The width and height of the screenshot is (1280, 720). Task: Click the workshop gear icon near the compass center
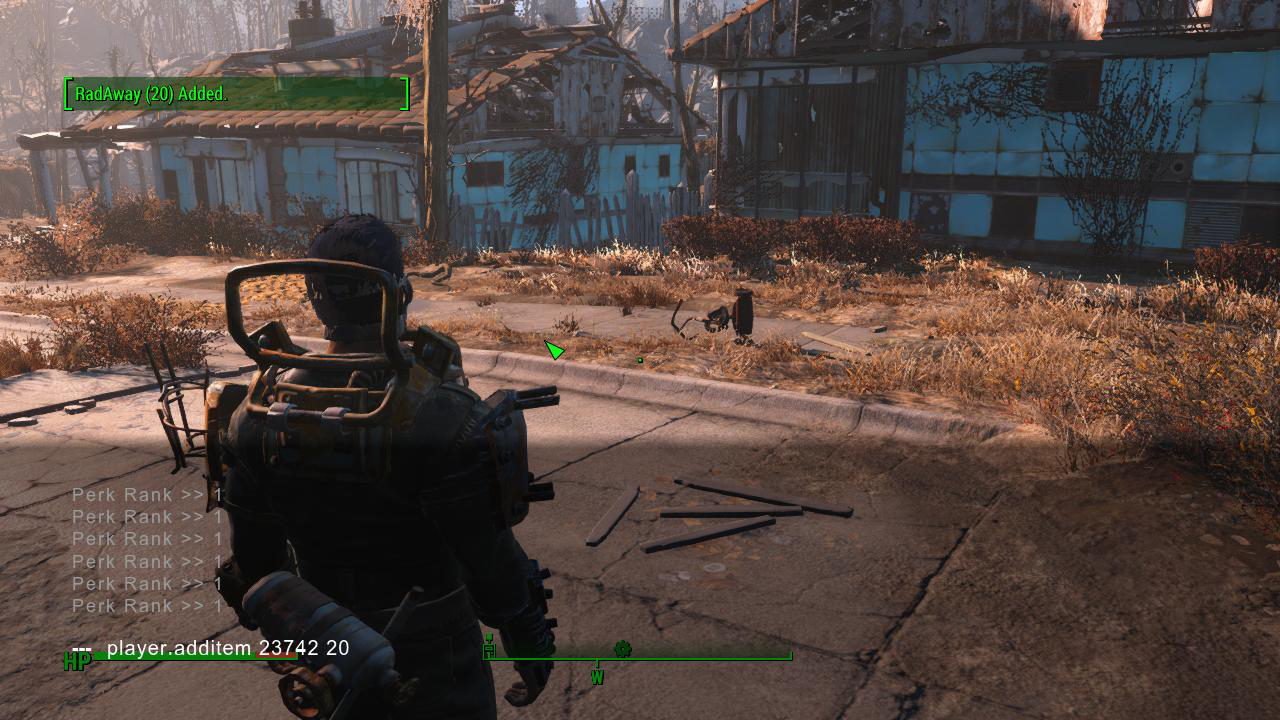[622, 649]
